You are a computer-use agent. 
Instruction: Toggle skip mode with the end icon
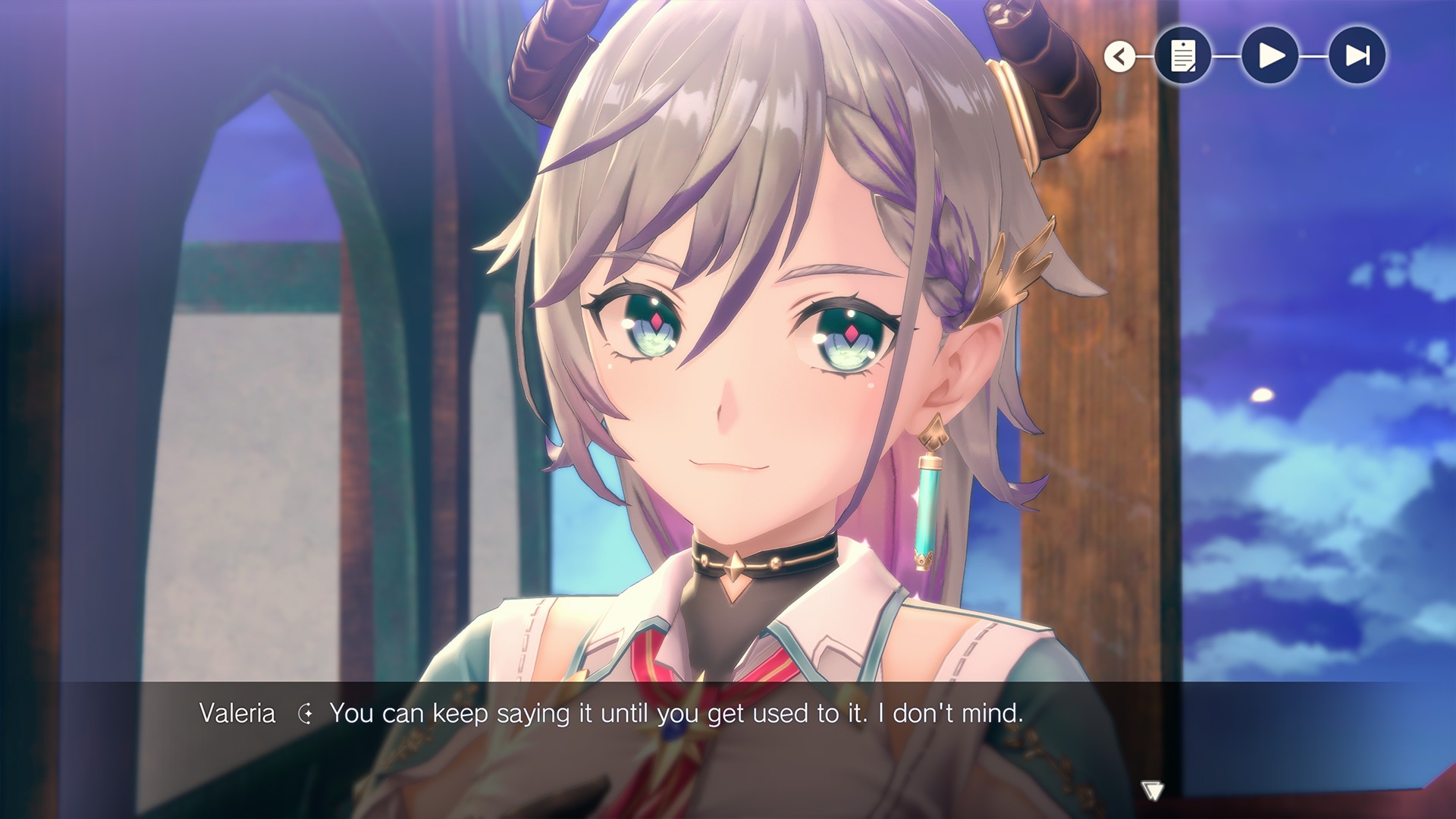point(1356,55)
